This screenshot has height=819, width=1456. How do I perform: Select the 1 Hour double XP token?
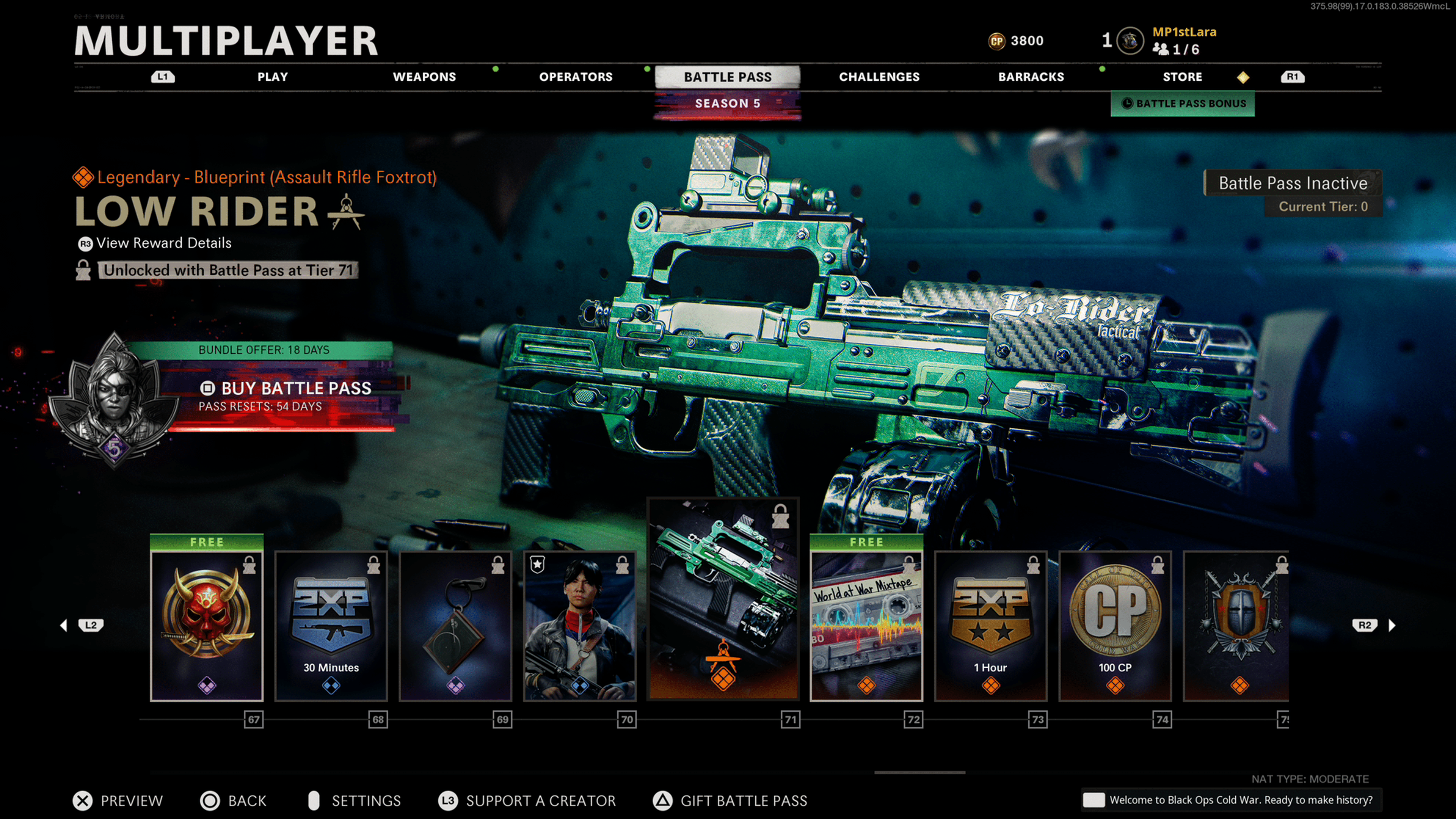coord(991,626)
